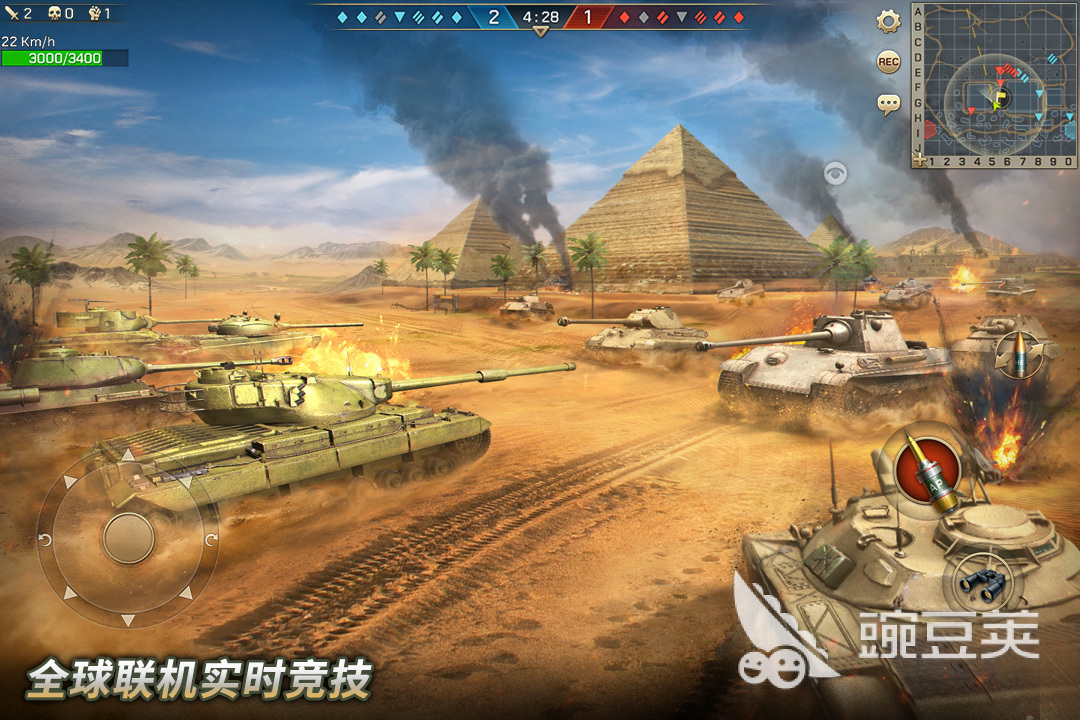Switch ammo with the shell swap icon

tap(1019, 354)
